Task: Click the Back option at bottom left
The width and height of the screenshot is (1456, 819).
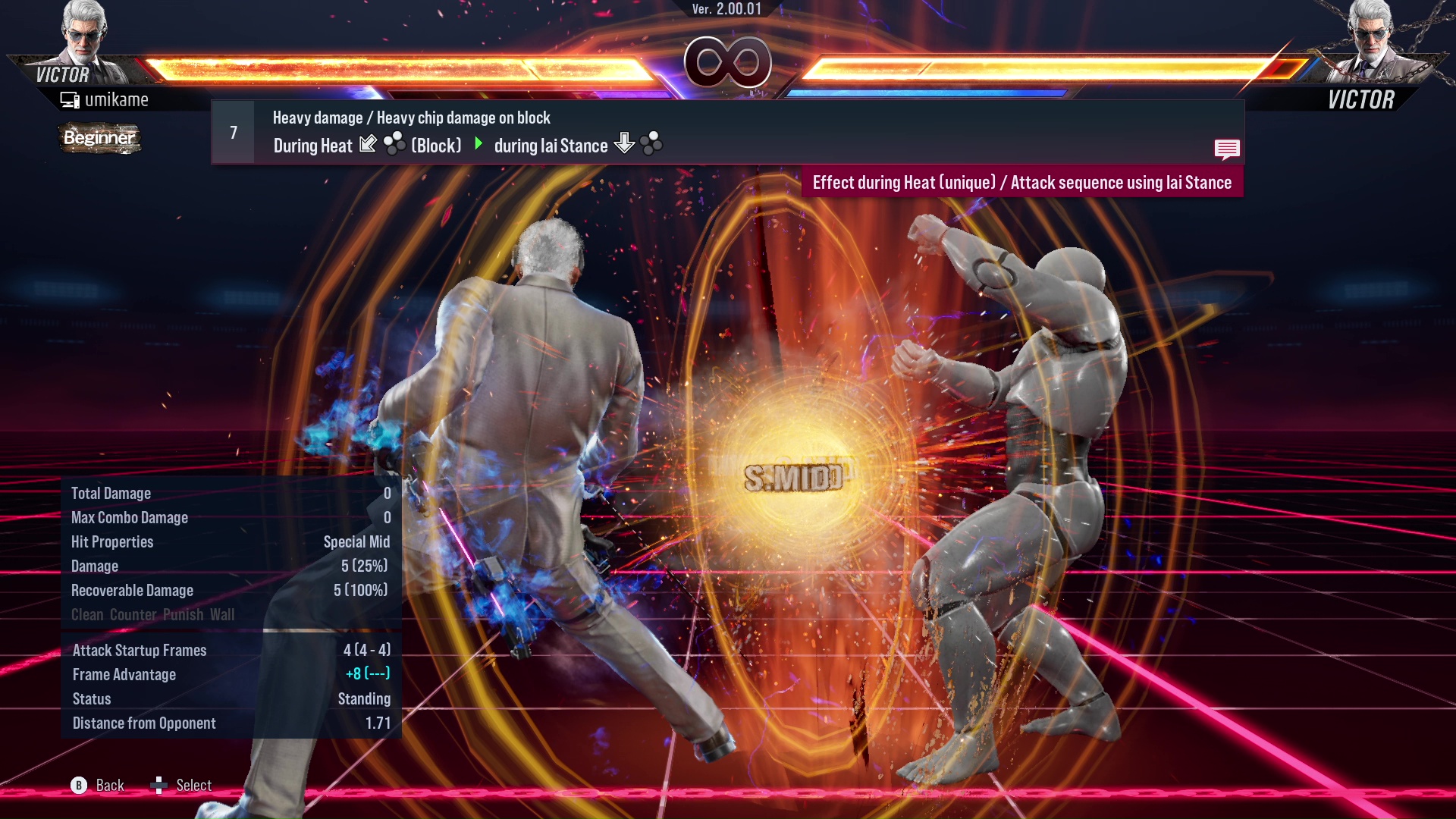Action: 108,785
